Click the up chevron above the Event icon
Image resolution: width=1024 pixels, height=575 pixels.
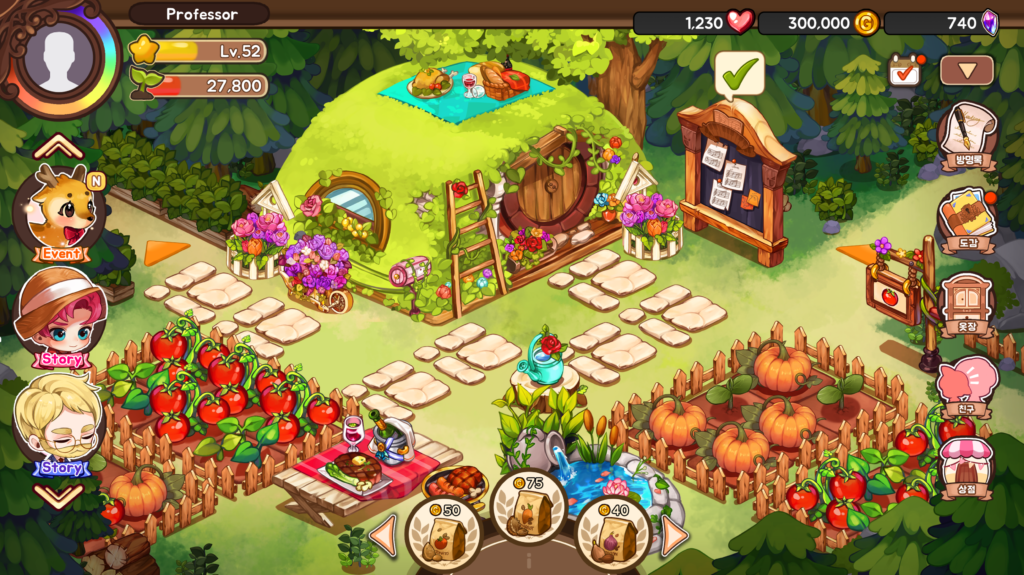[59, 148]
